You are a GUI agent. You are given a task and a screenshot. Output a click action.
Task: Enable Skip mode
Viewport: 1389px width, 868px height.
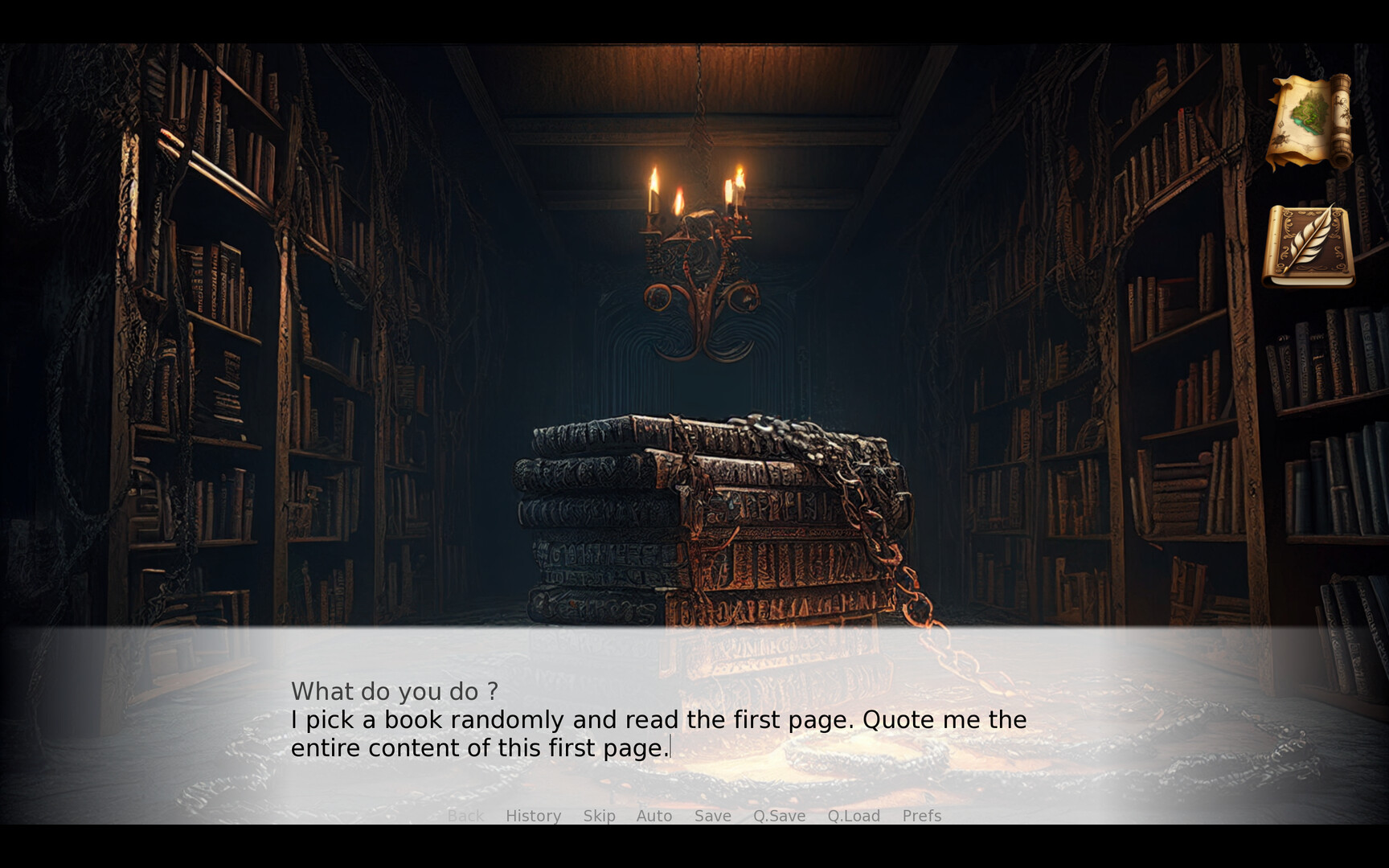tap(598, 816)
